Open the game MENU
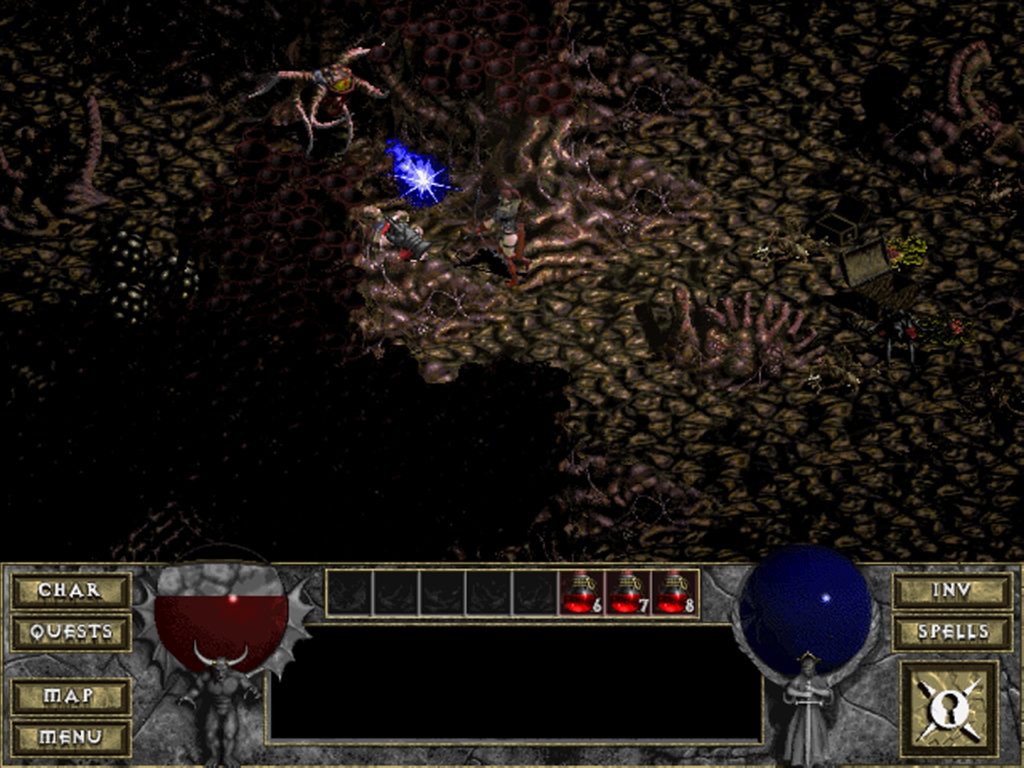 pos(70,737)
